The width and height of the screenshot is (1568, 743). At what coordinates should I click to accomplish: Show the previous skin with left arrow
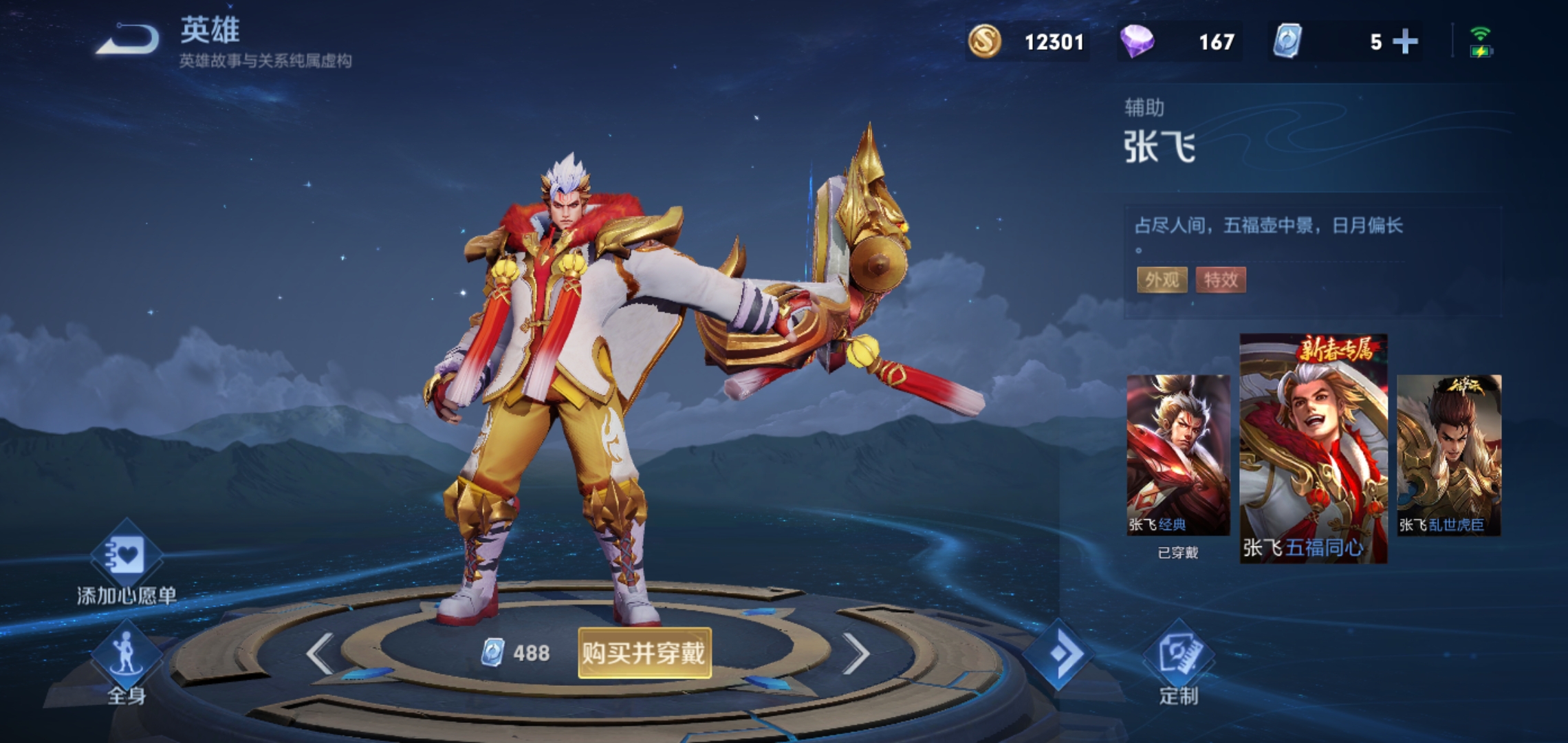320,653
